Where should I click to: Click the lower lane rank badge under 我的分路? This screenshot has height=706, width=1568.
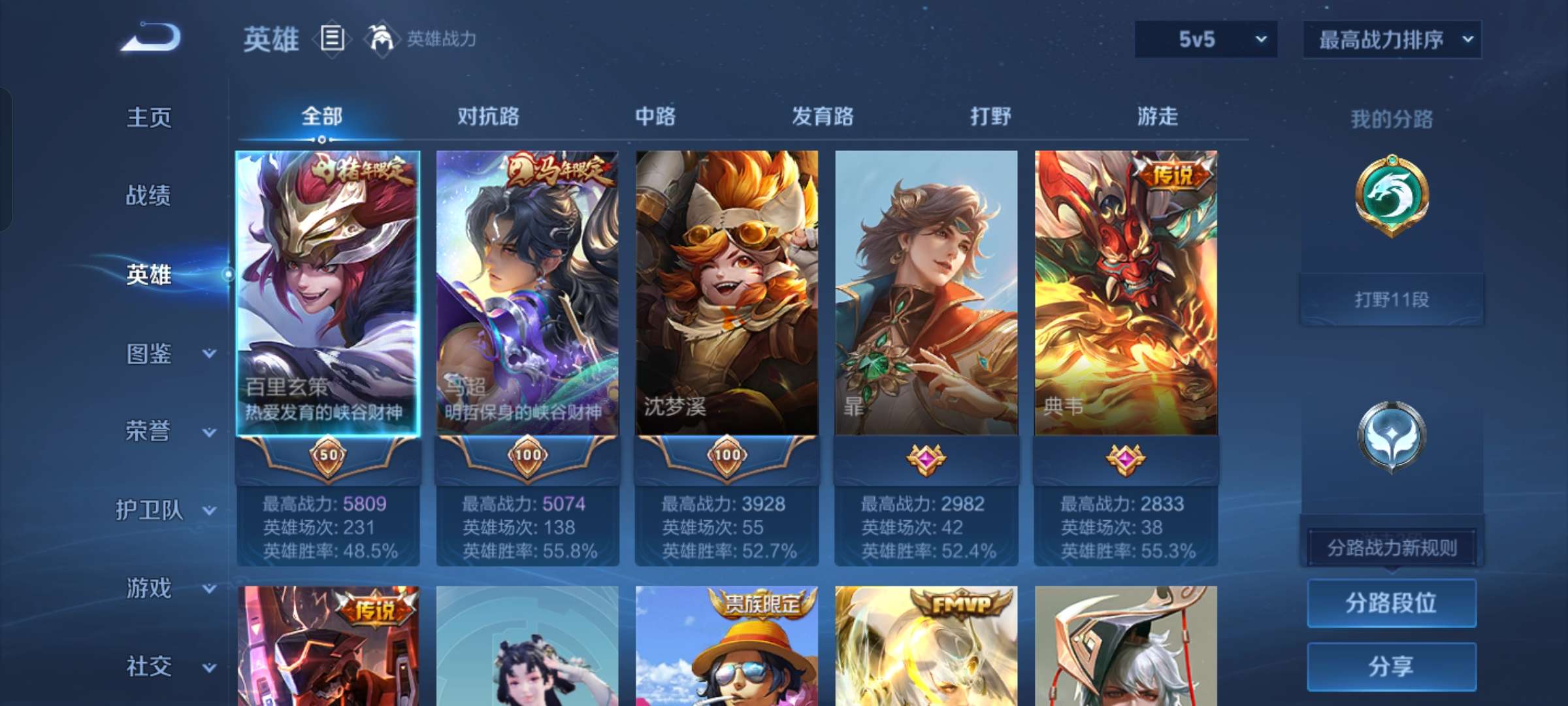point(1393,437)
